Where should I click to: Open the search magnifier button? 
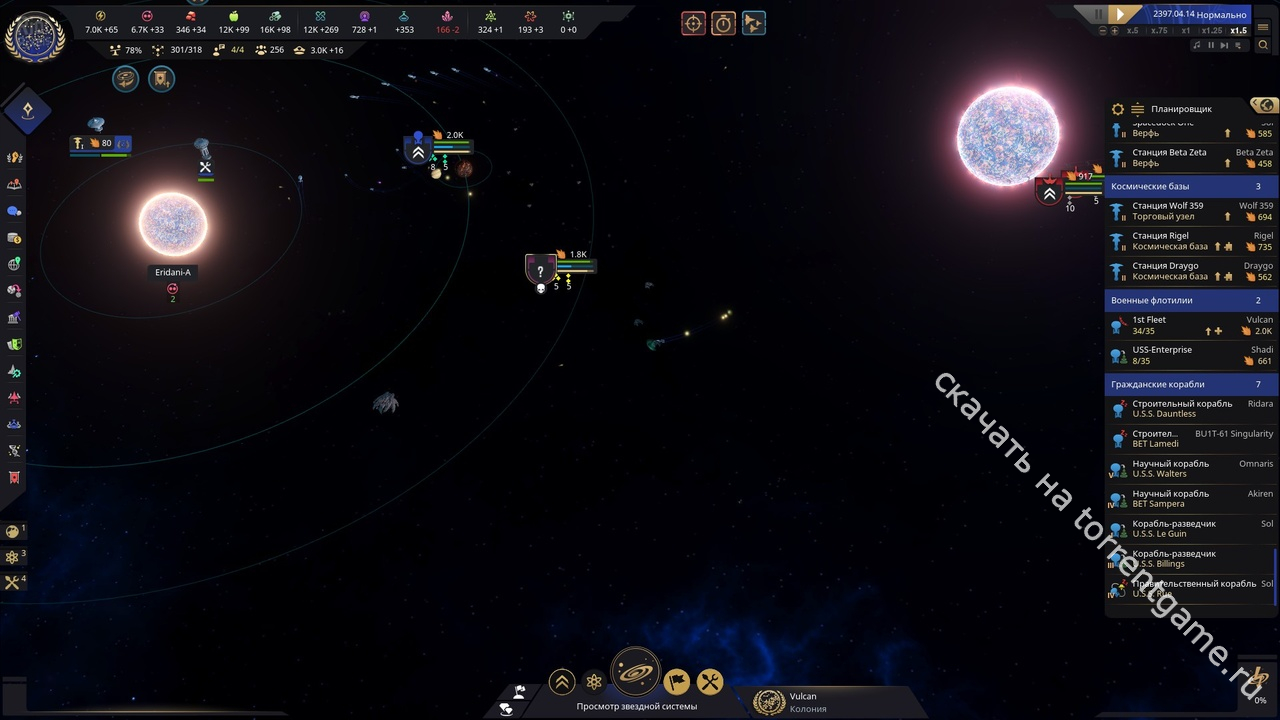tap(1264, 45)
